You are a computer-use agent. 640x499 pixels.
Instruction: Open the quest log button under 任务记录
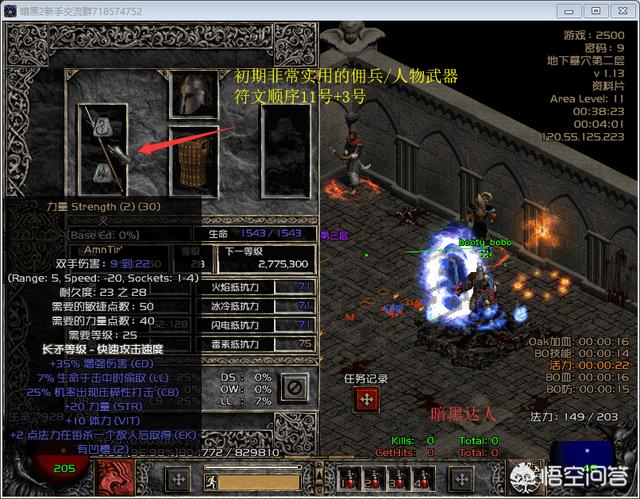(x=367, y=399)
